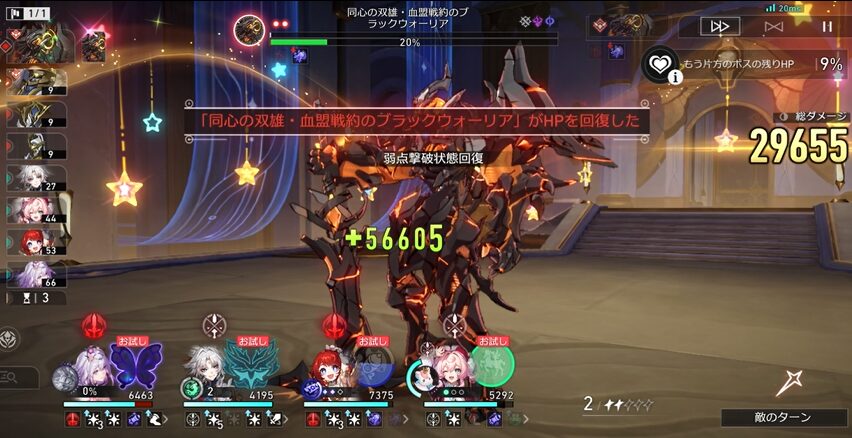Open the boss portrait above the HP bar
852x438 pixels.
tap(248, 29)
